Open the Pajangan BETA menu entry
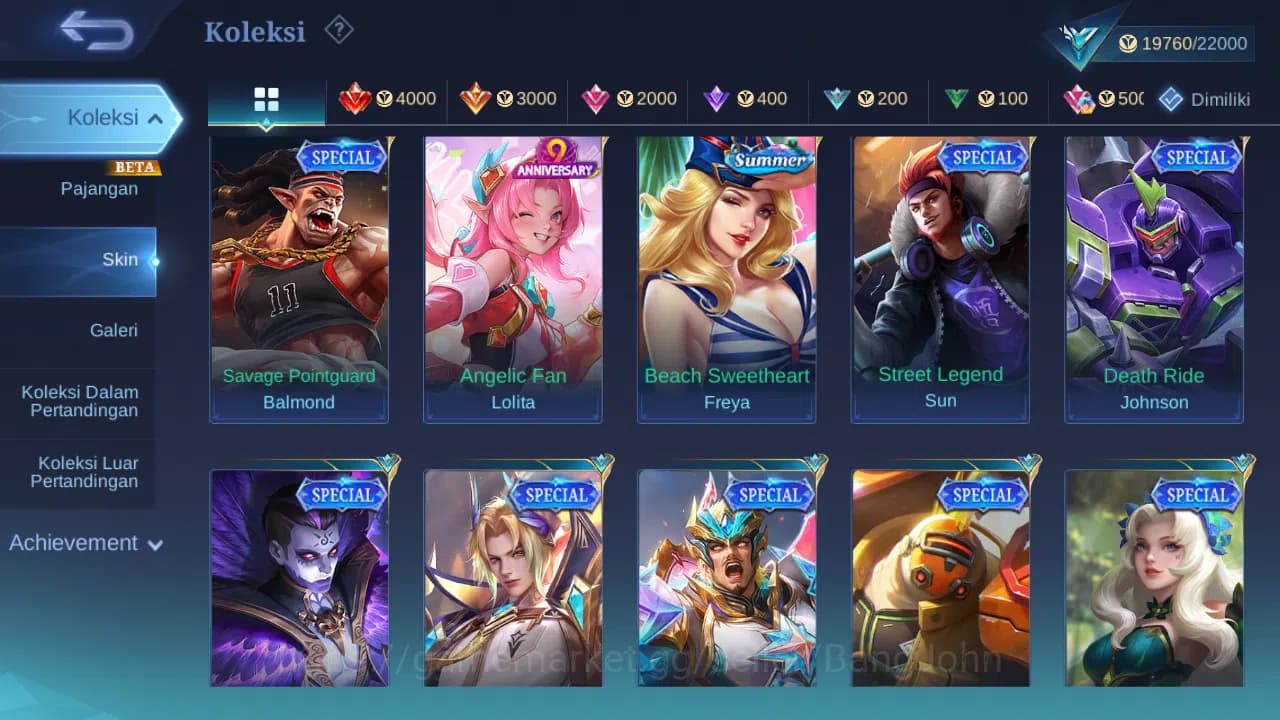1280x720 pixels. tap(99, 188)
